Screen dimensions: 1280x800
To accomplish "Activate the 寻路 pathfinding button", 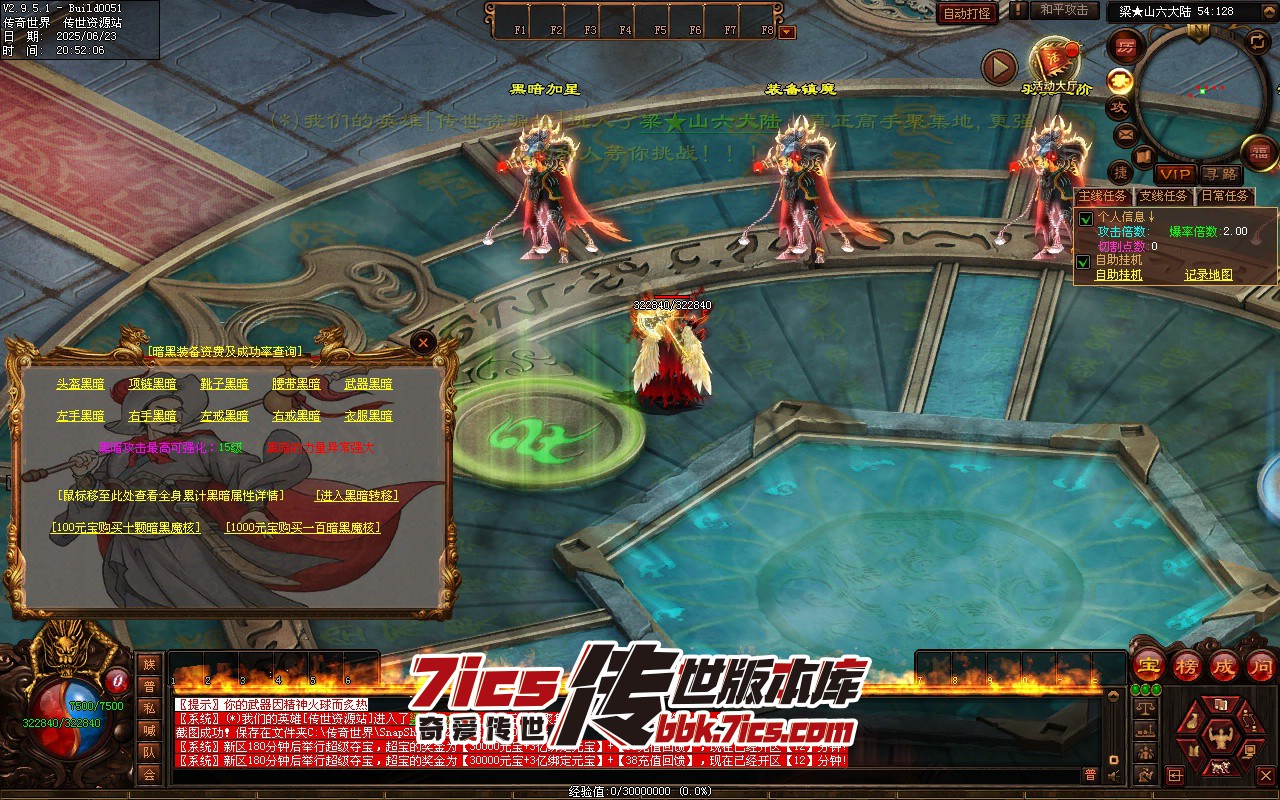I will coord(1219,174).
